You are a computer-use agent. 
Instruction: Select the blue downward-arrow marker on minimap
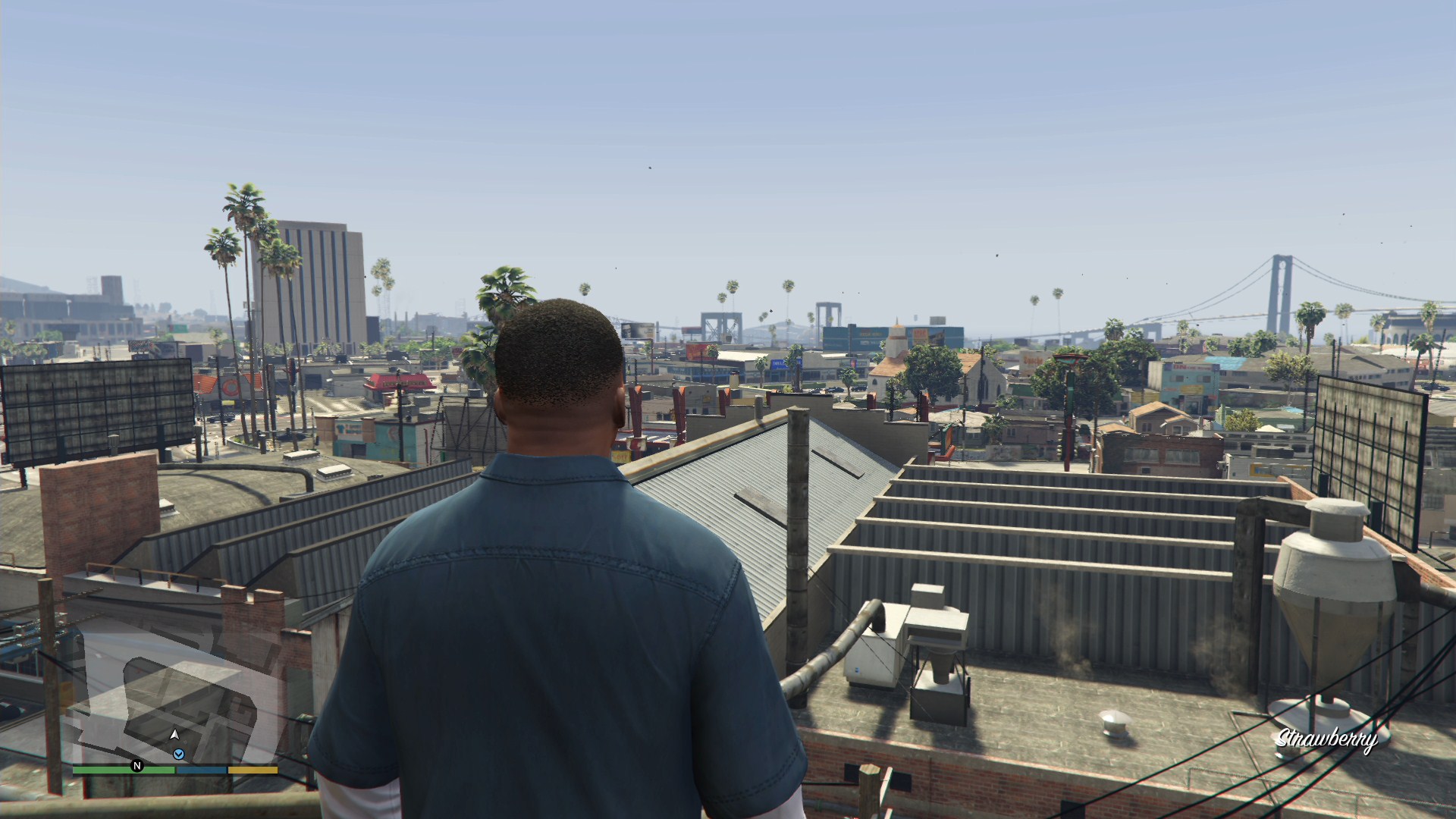click(179, 754)
